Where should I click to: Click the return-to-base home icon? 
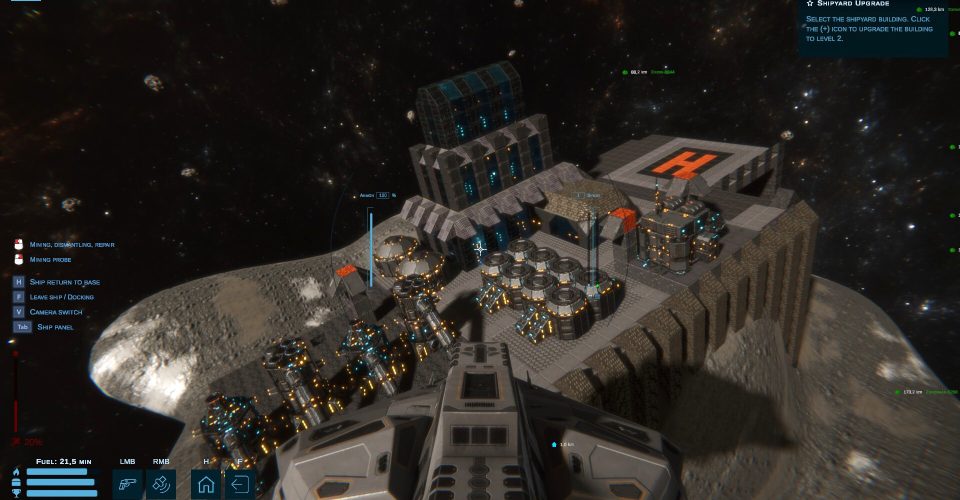point(205,485)
